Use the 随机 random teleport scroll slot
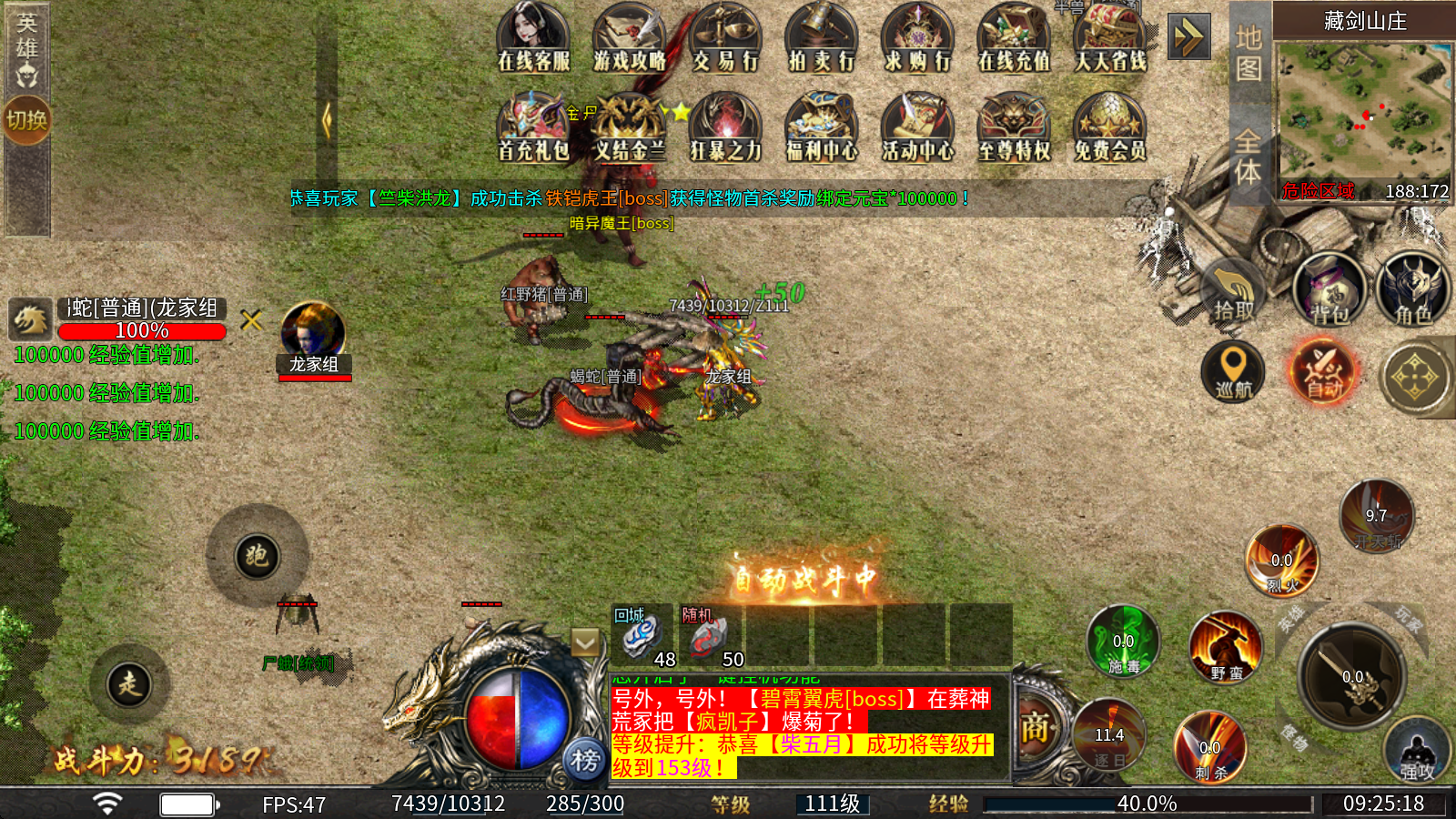The height and width of the screenshot is (819, 1456). [x=710, y=636]
